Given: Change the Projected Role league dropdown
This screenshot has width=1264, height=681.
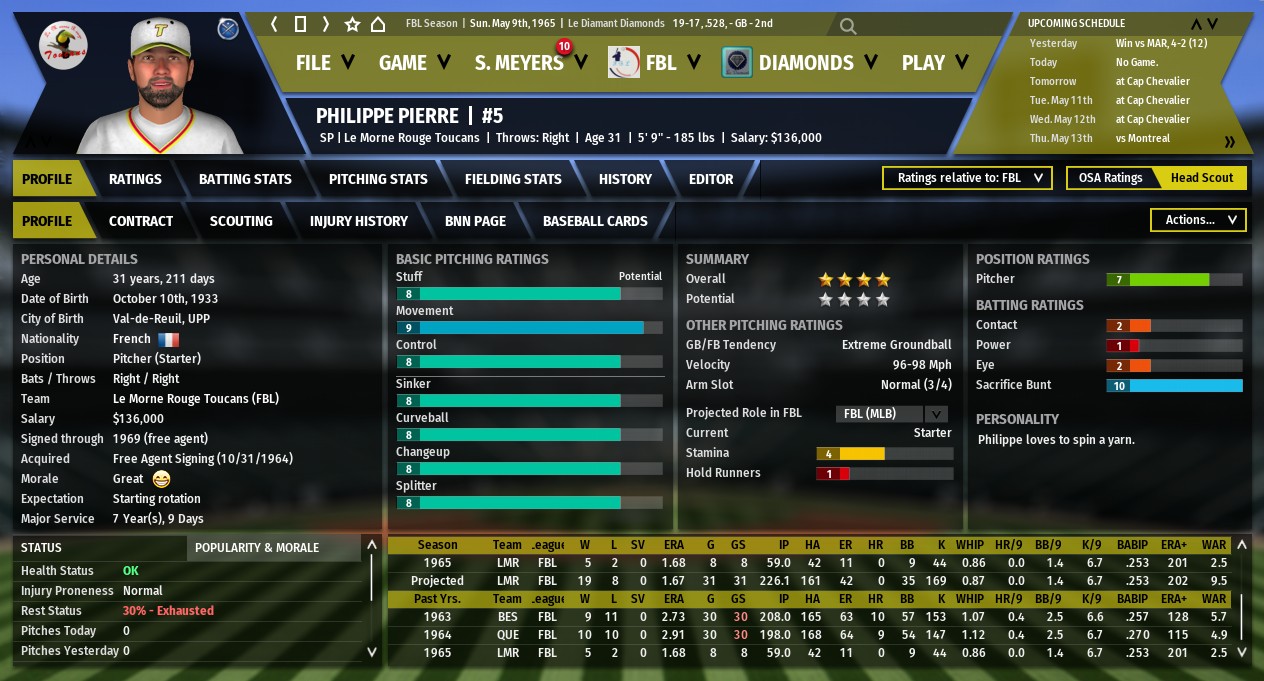Looking at the screenshot, I should click(891, 413).
